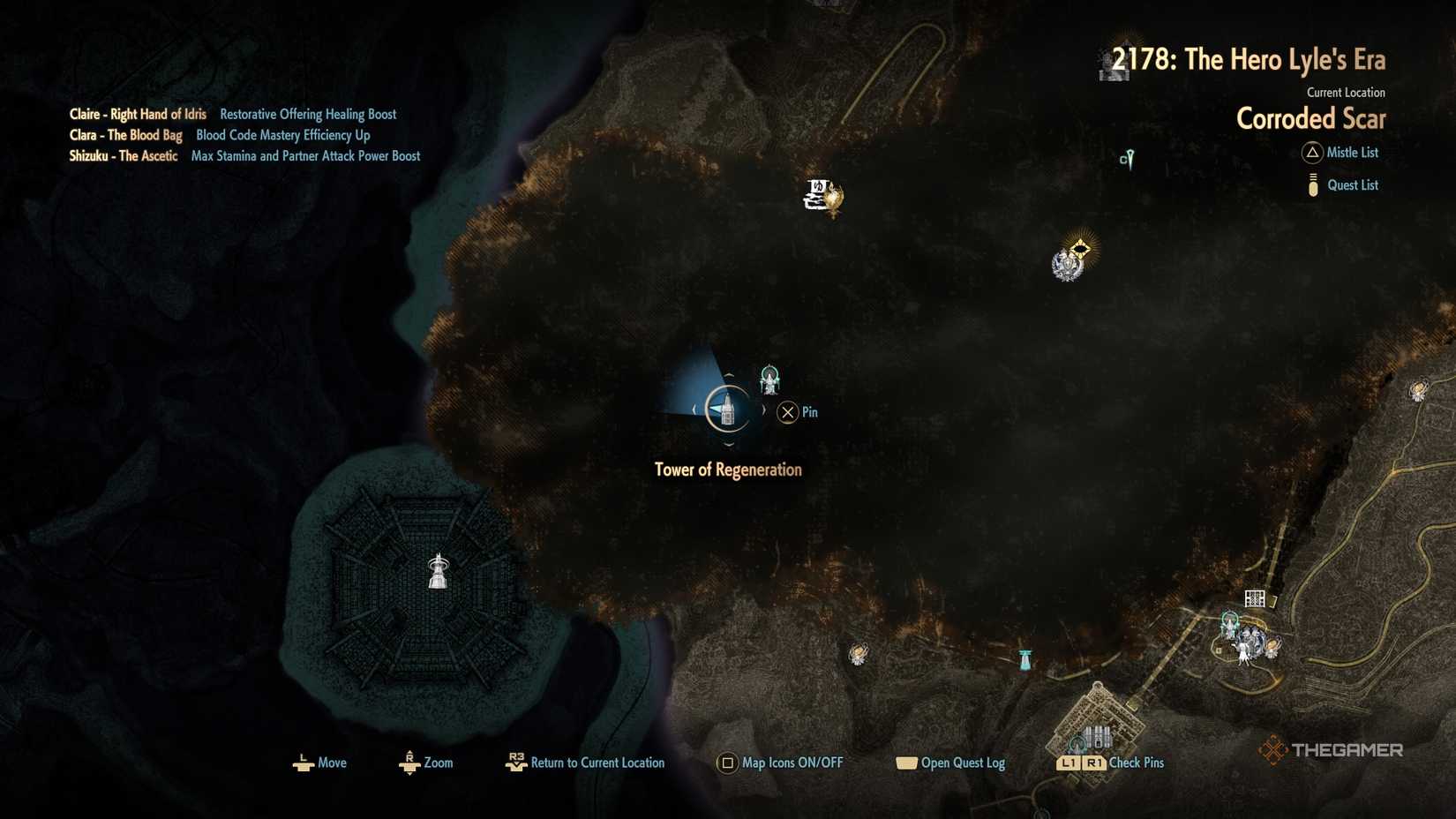Select the Tower of Regeneration mistle icon
The image size is (1456, 819).
pos(729,409)
